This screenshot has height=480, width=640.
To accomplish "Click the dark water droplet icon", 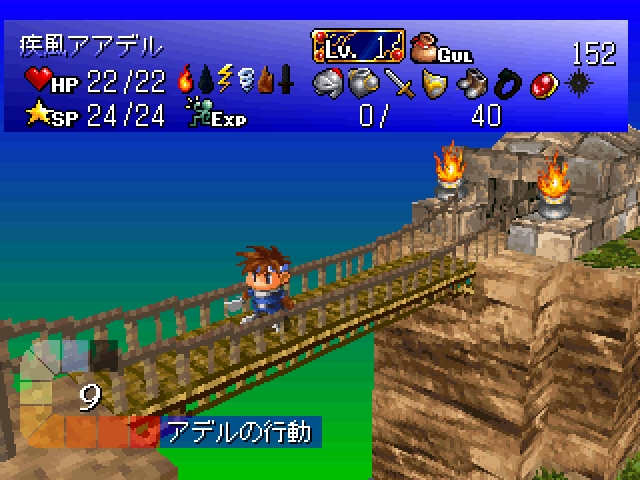I will (x=204, y=79).
